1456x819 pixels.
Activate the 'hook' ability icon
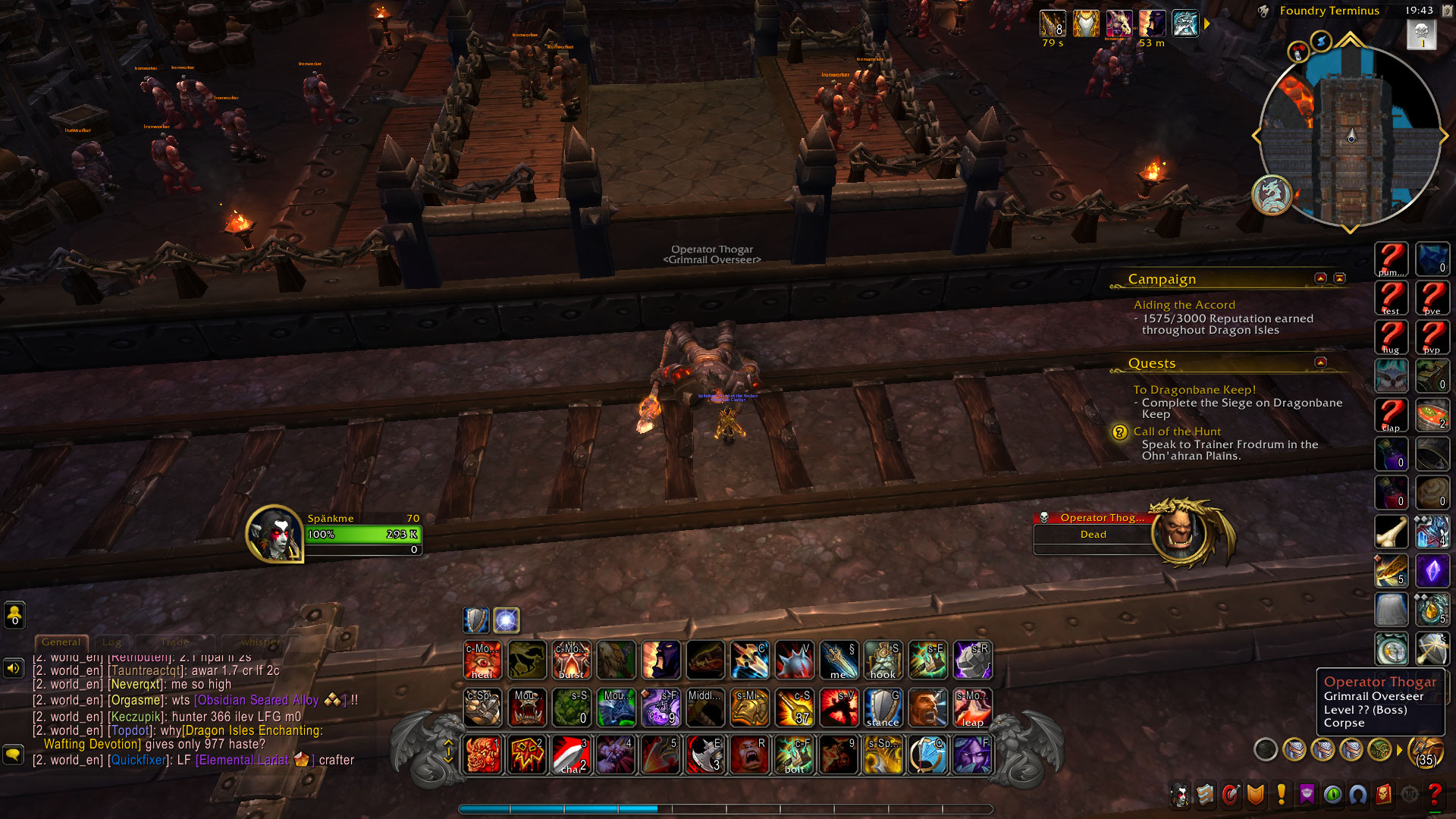click(x=883, y=660)
